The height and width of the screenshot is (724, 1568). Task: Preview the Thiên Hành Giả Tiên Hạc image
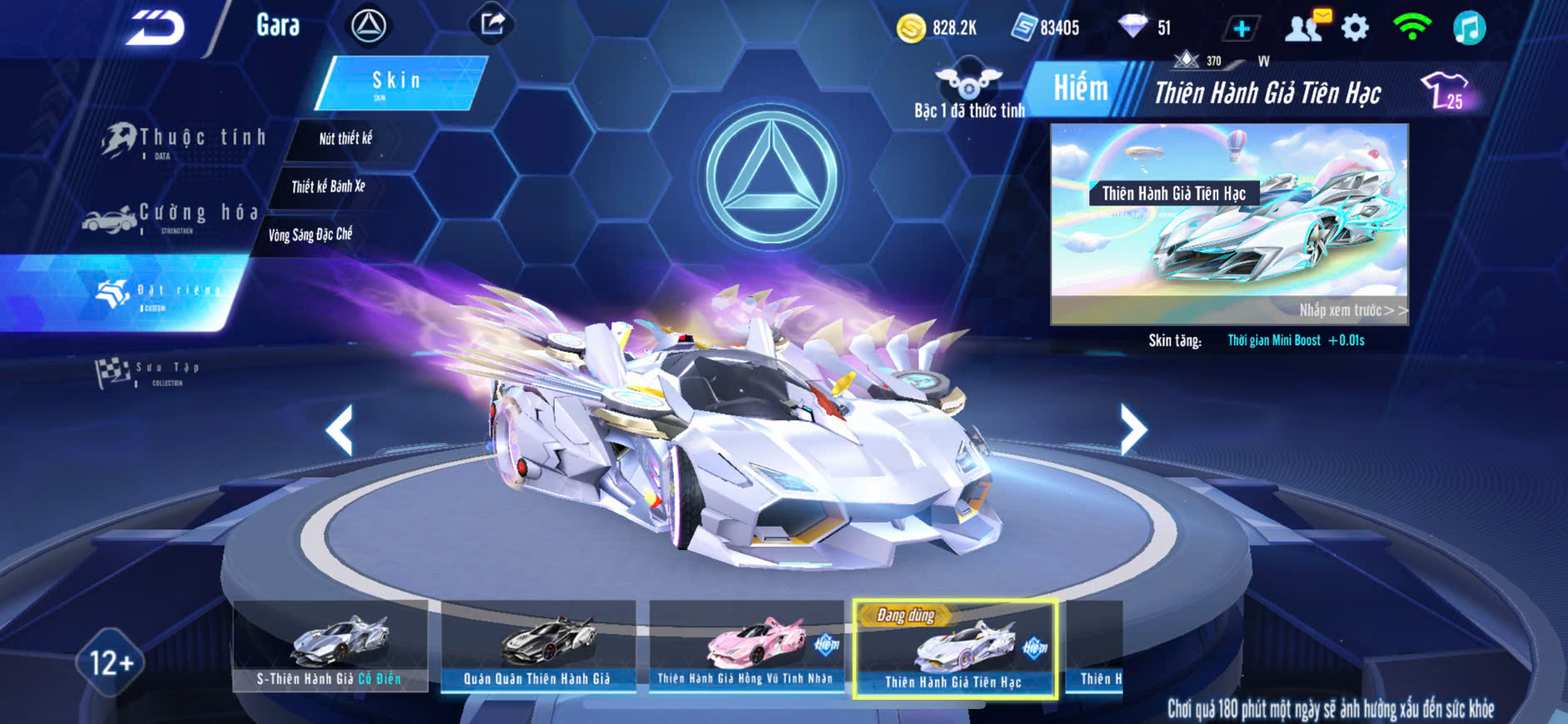point(1229,224)
